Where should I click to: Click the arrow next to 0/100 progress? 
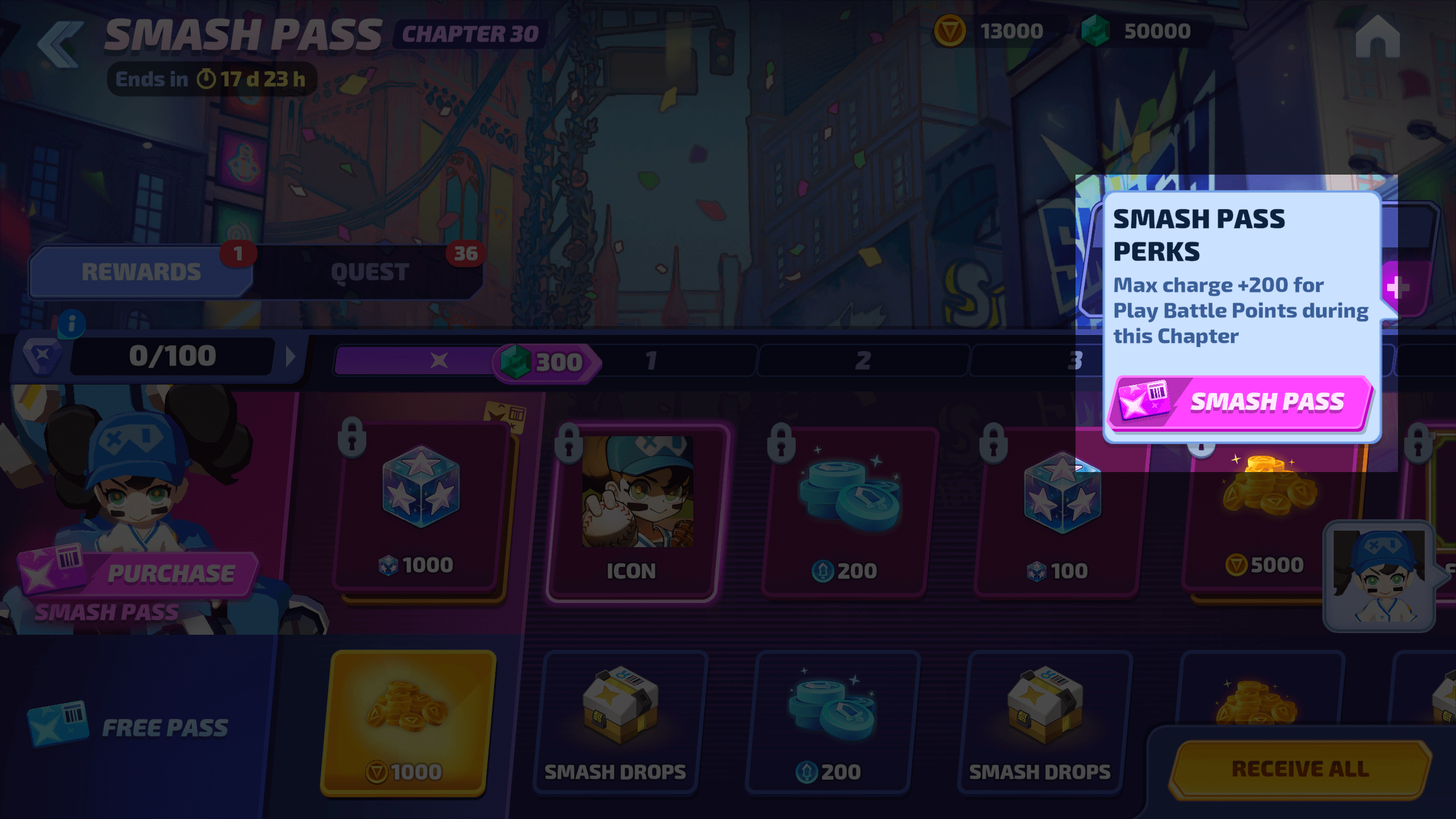tap(291, 357)
